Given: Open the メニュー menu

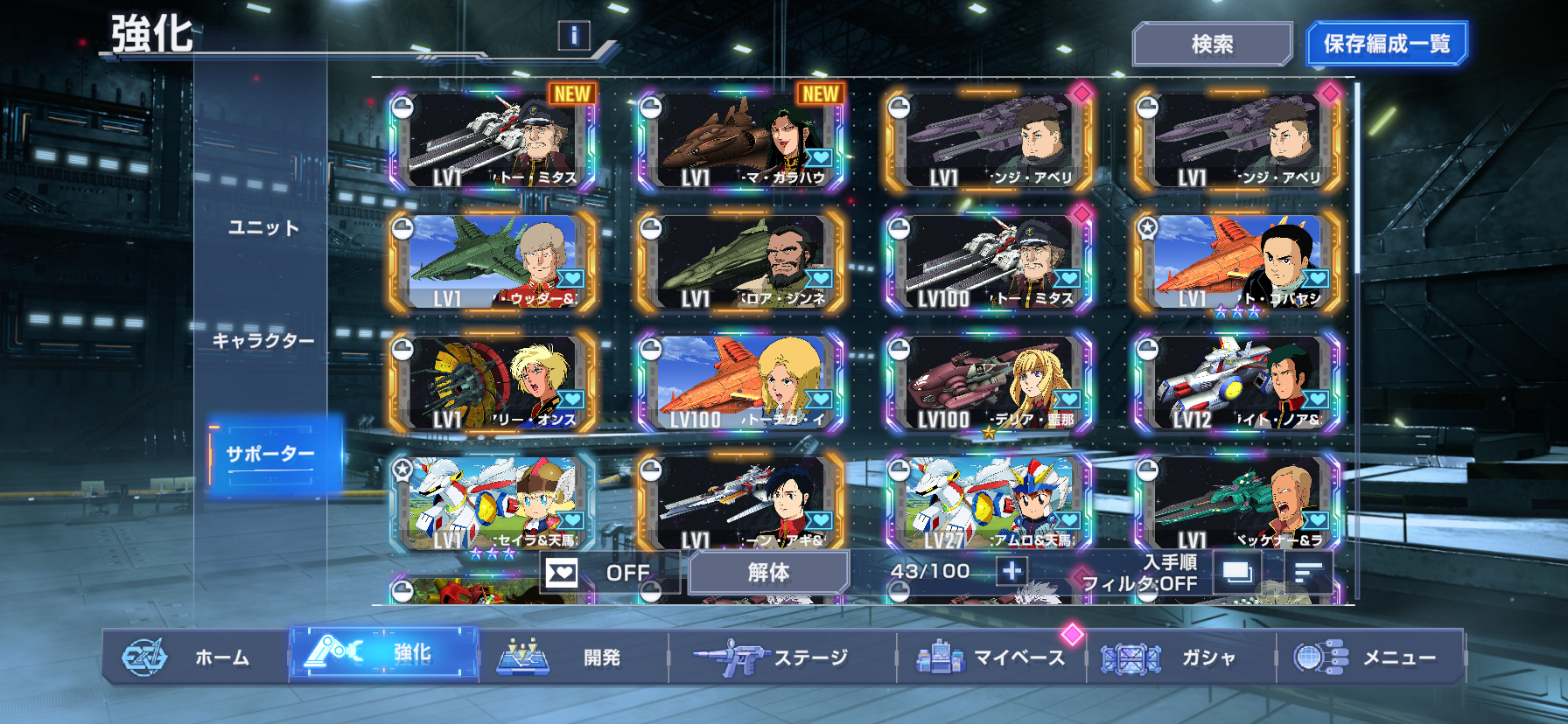Looking at the screenshot, I should click(x=1369, y=657).
